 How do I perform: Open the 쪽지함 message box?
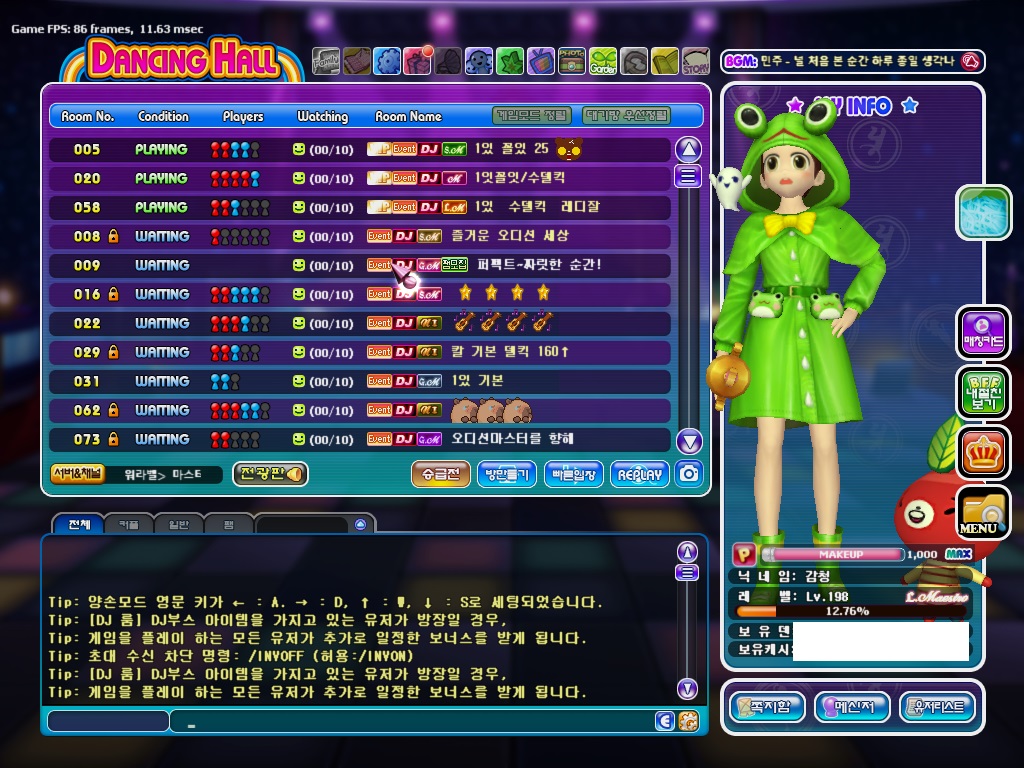(x=767, y=708)
